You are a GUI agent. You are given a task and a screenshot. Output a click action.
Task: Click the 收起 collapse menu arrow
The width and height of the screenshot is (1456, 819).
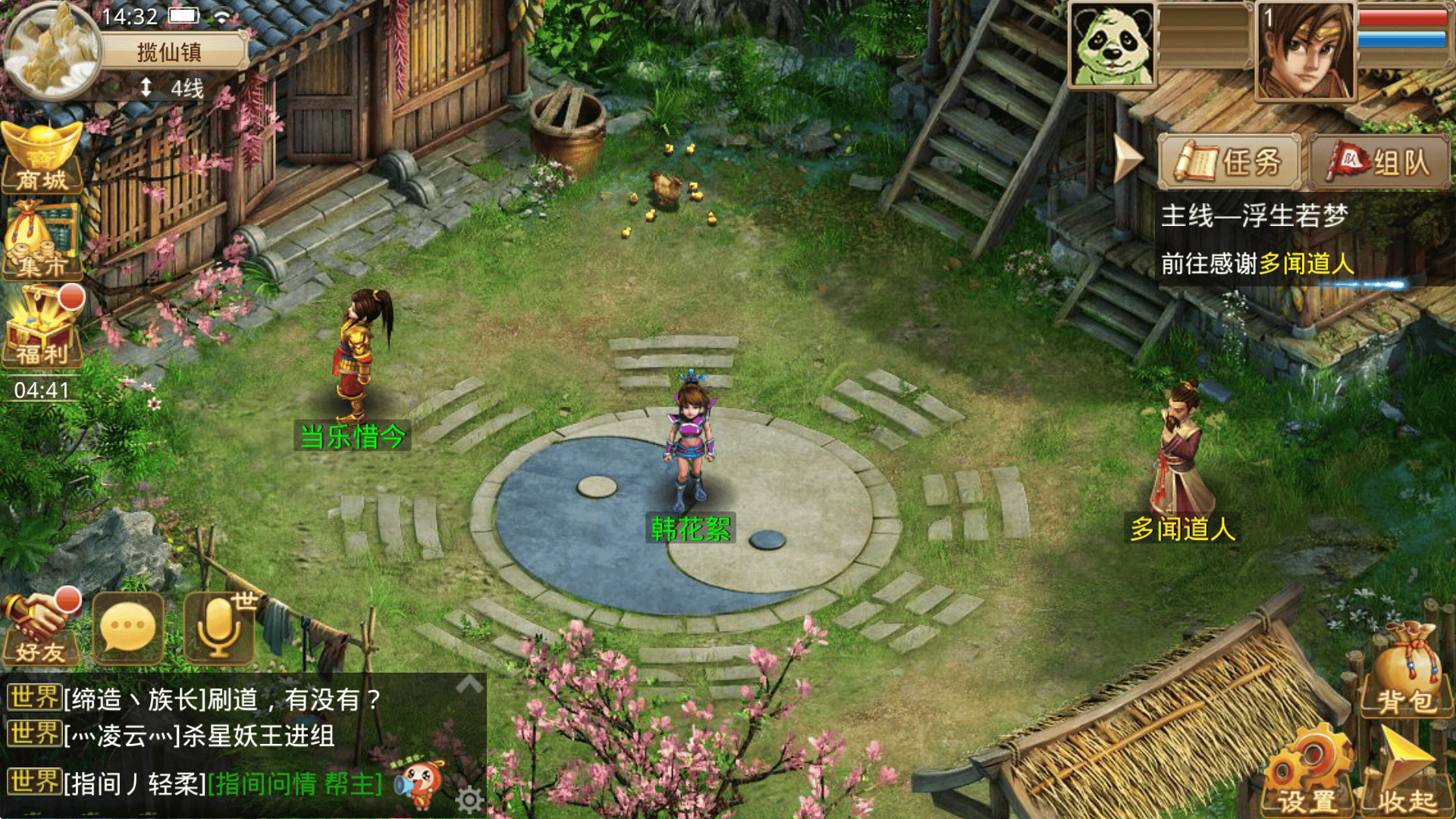point(1407,770)
